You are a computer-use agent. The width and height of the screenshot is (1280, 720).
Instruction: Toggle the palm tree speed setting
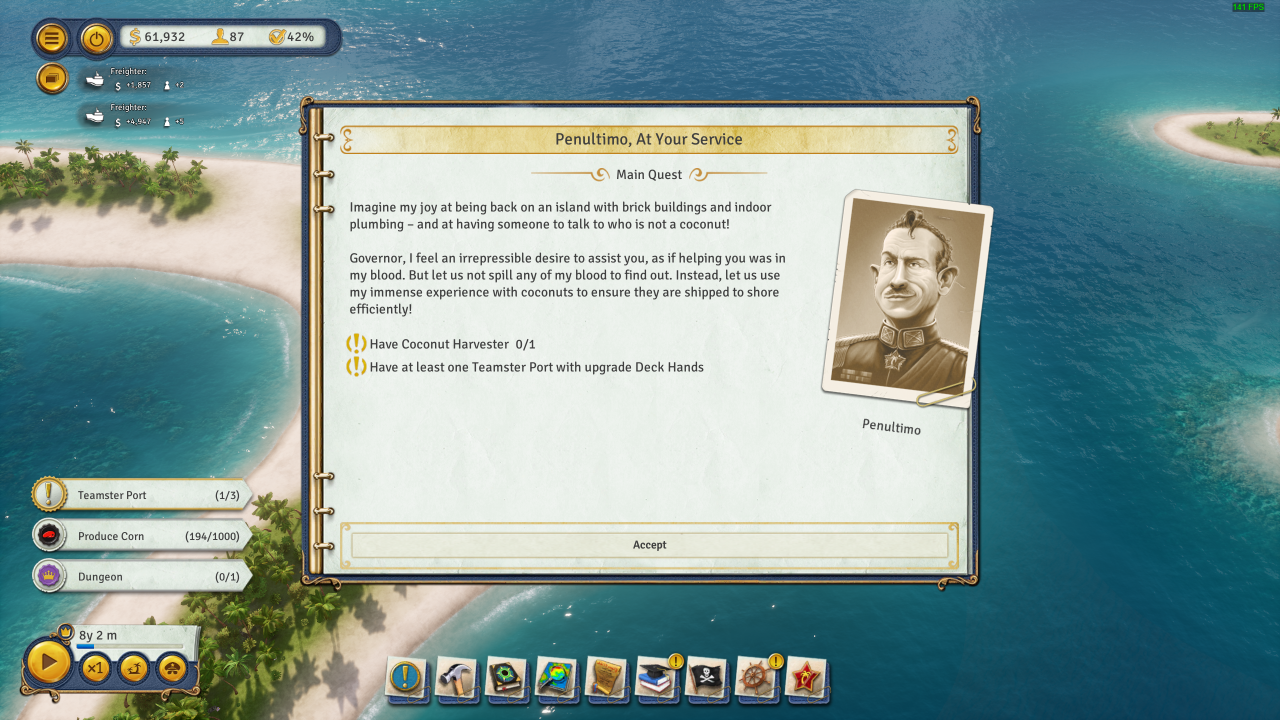132,667
